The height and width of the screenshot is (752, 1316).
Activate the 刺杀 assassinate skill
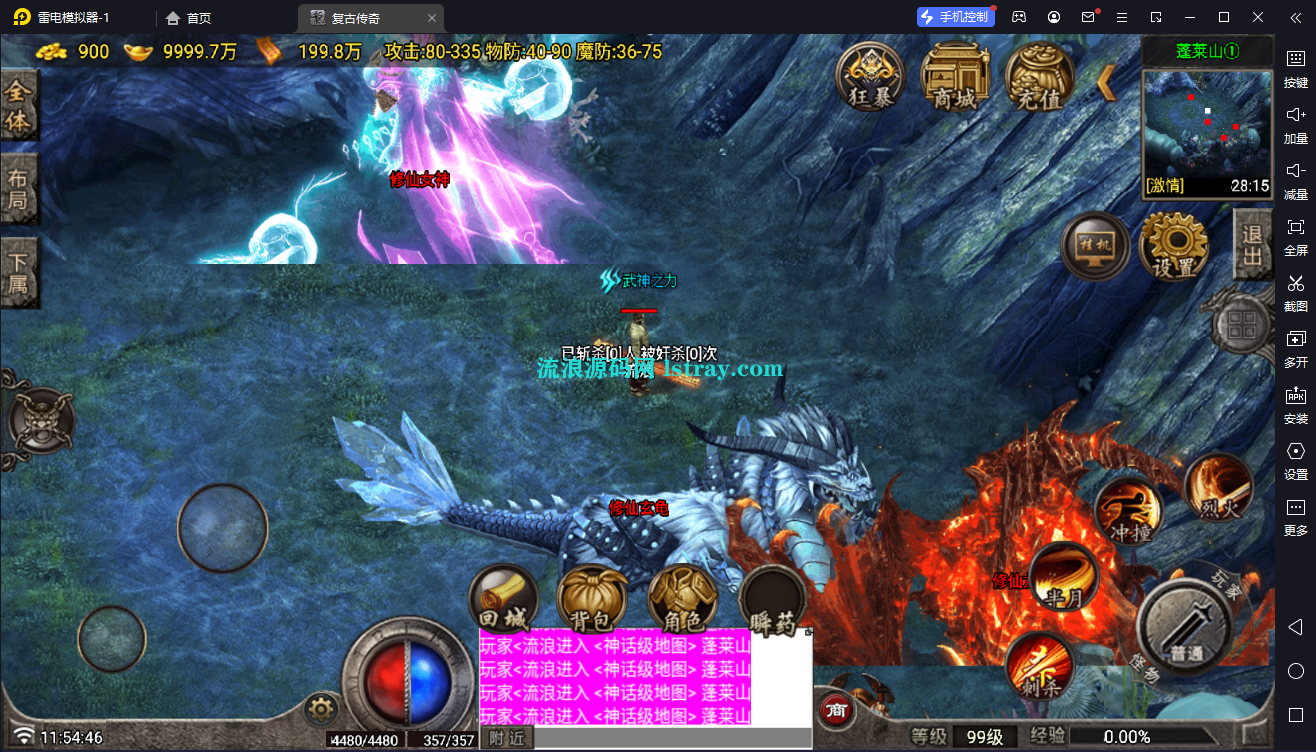[x=1040, y=666]
